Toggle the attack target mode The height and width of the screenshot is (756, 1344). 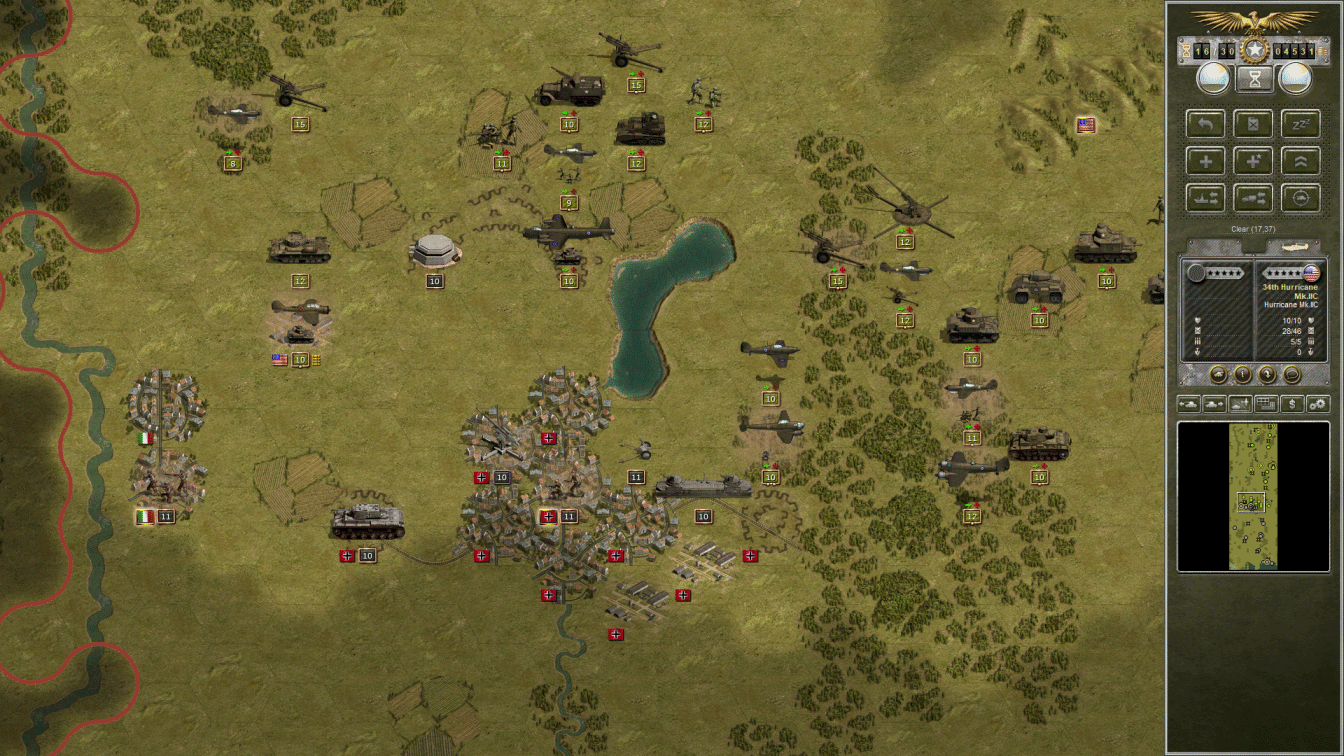[x=1301, y=198]
